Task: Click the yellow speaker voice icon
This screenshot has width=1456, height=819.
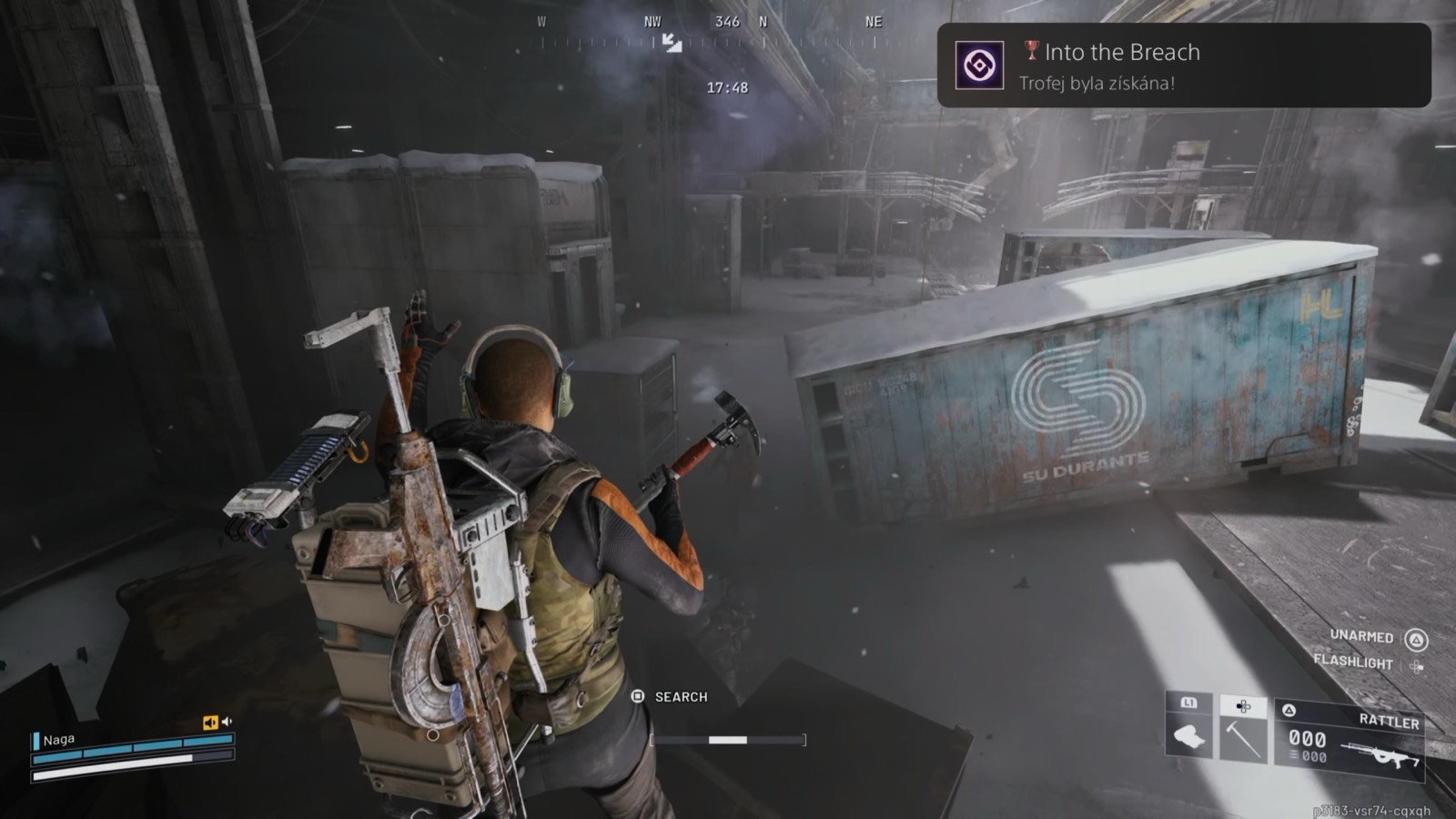Action: tap(210, 723)
